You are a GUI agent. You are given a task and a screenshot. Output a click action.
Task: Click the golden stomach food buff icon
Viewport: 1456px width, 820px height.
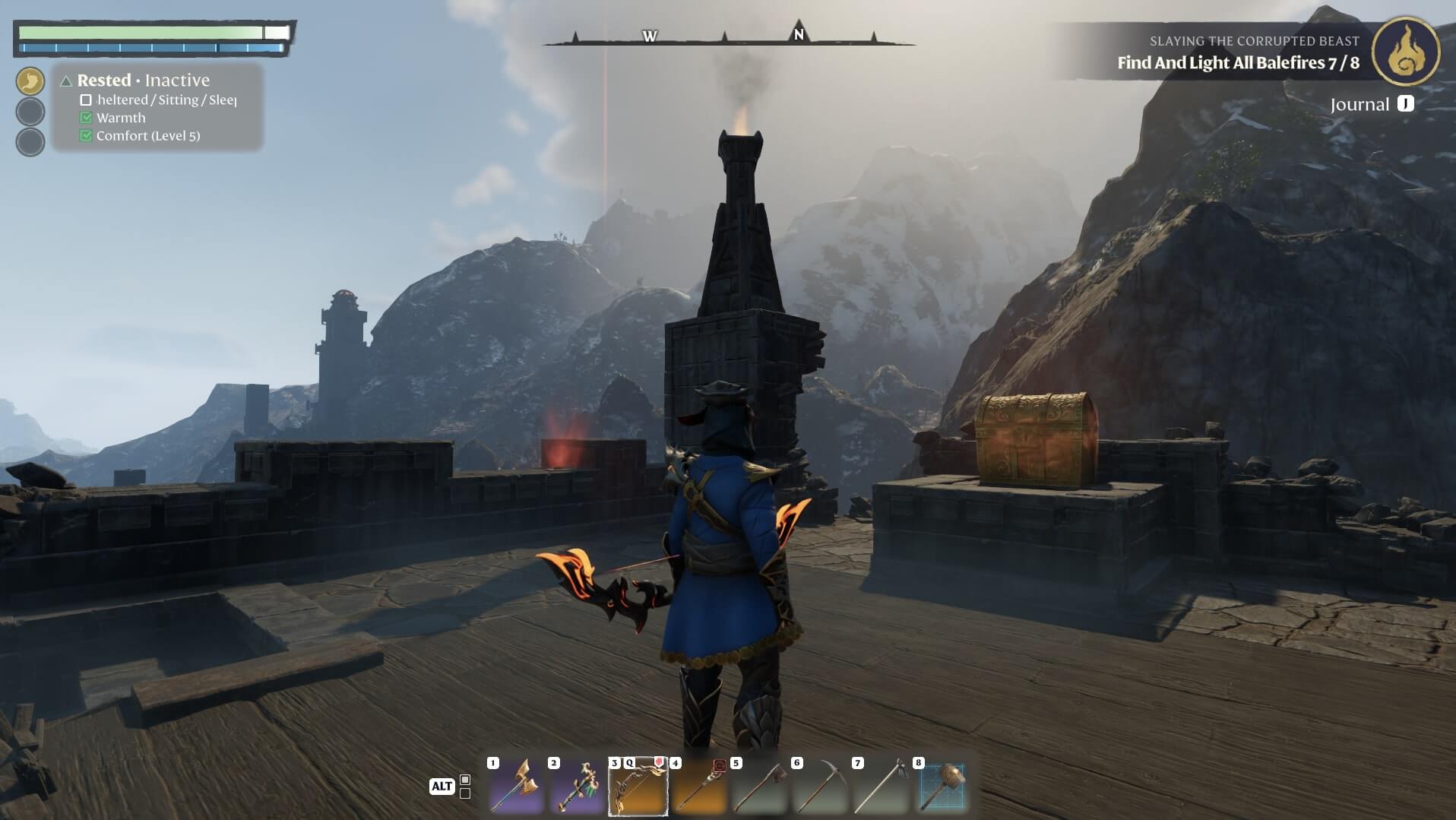[30, 81]
